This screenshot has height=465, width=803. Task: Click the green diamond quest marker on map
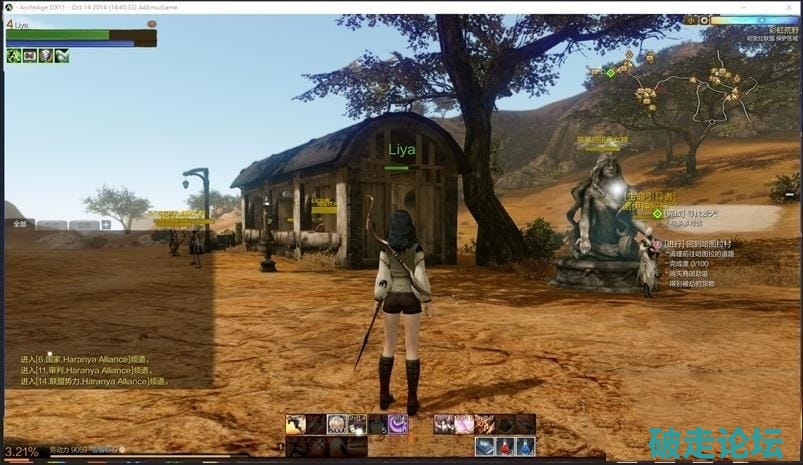pos(610,72)
